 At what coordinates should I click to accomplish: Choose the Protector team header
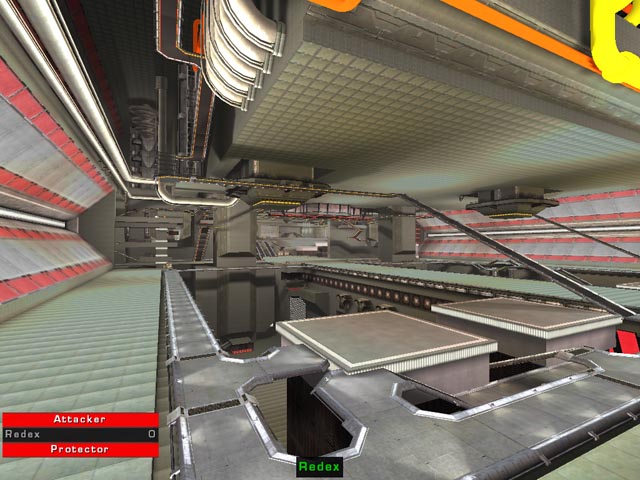click(80, 450)
